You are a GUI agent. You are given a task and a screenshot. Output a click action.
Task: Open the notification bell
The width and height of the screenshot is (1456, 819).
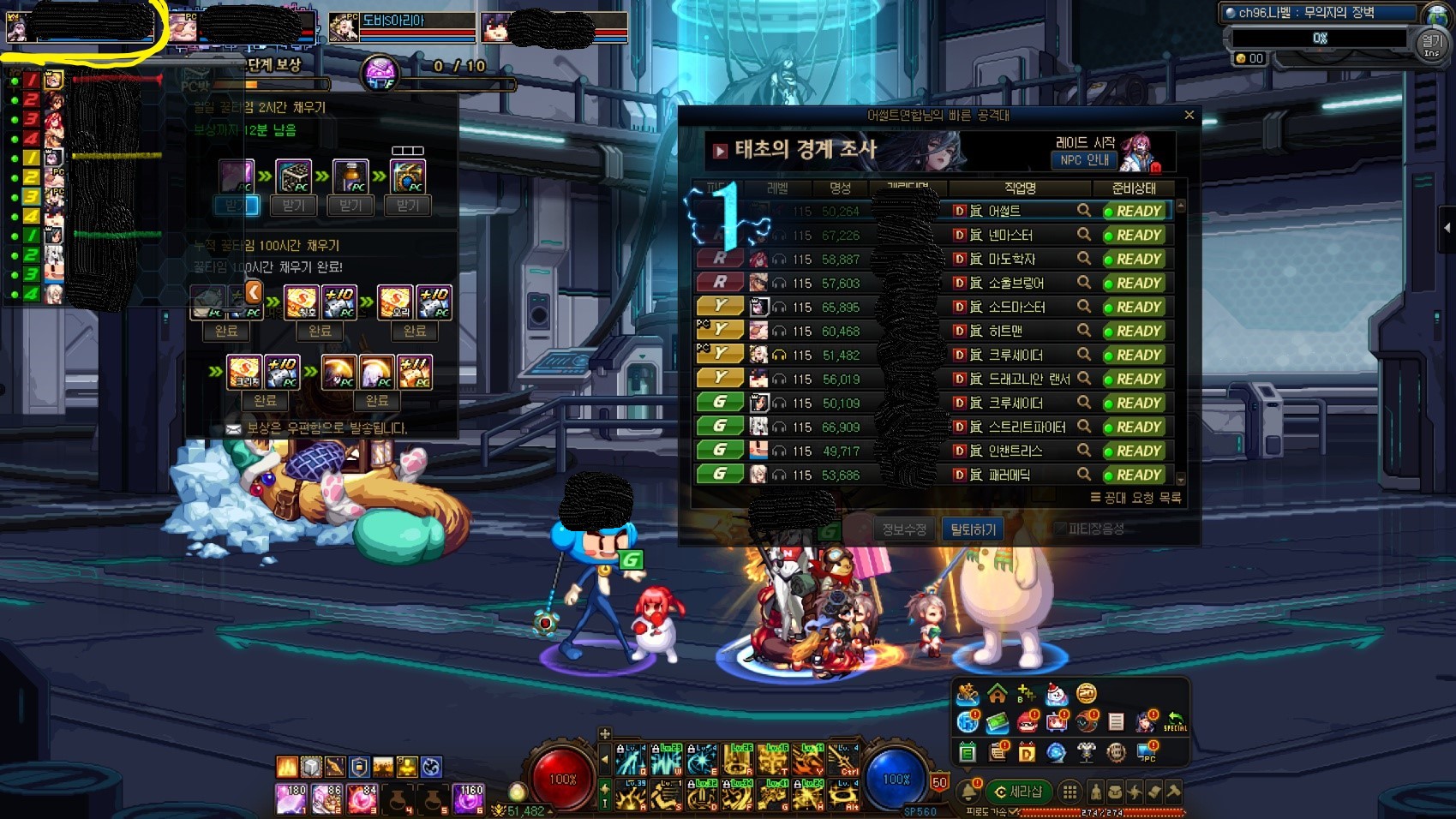click(x=969, y=792)
